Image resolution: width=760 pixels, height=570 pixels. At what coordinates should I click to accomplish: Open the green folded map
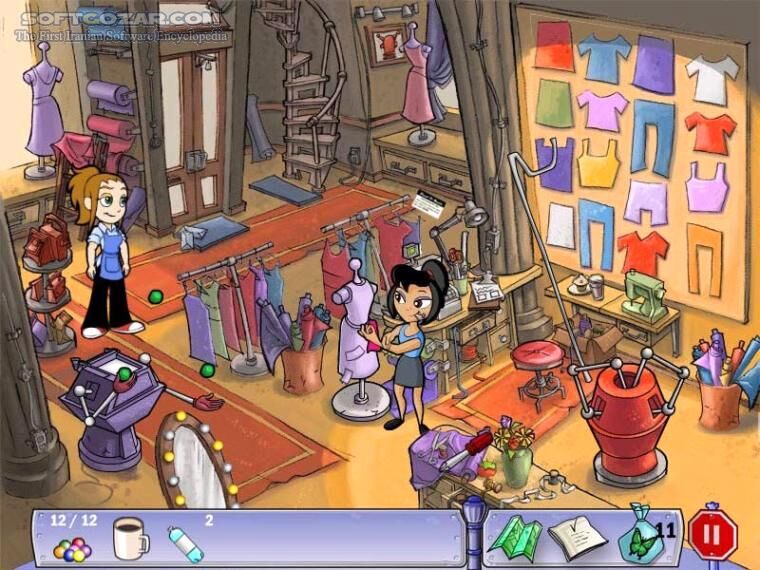click(514, 538)
